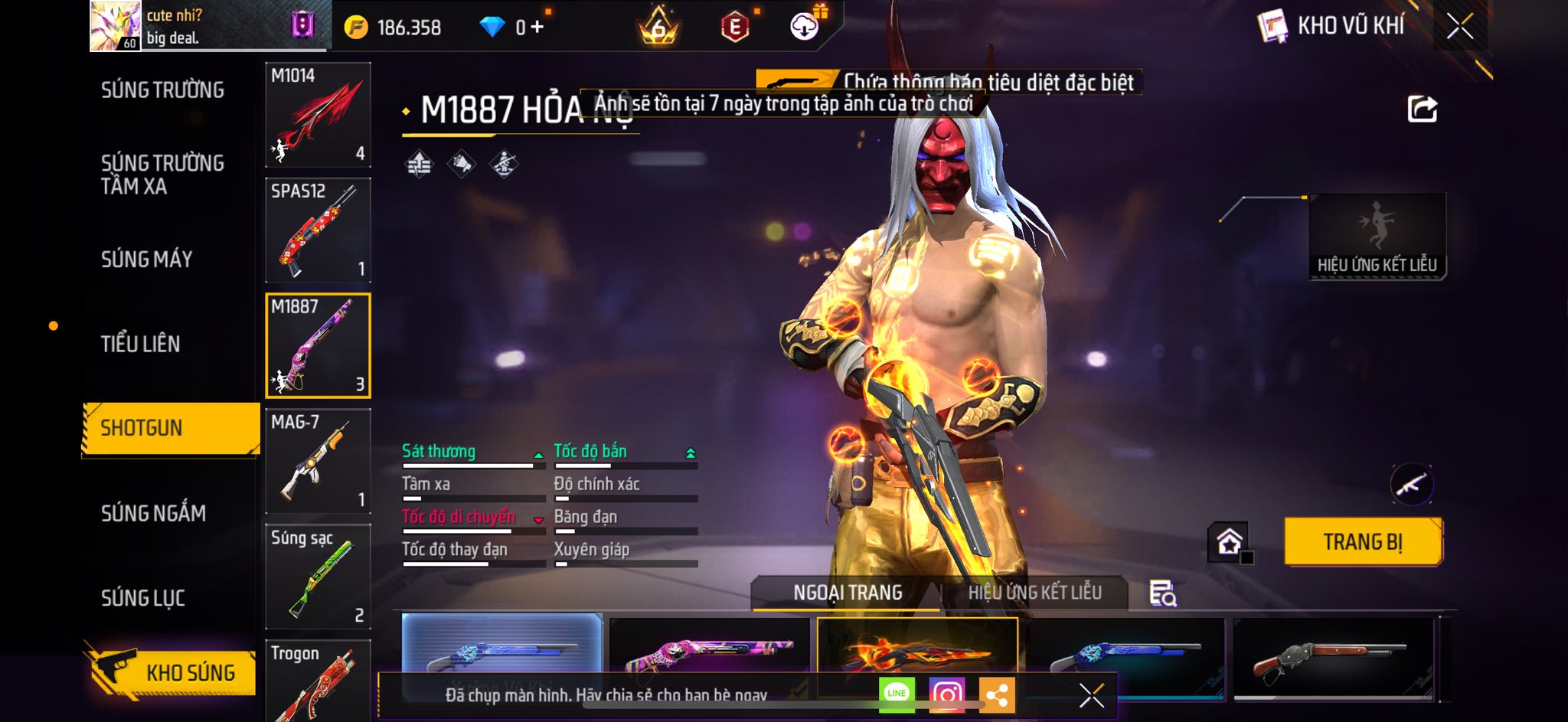Select the SÚNG TRƯỜNG weapon category

(162, 90)
